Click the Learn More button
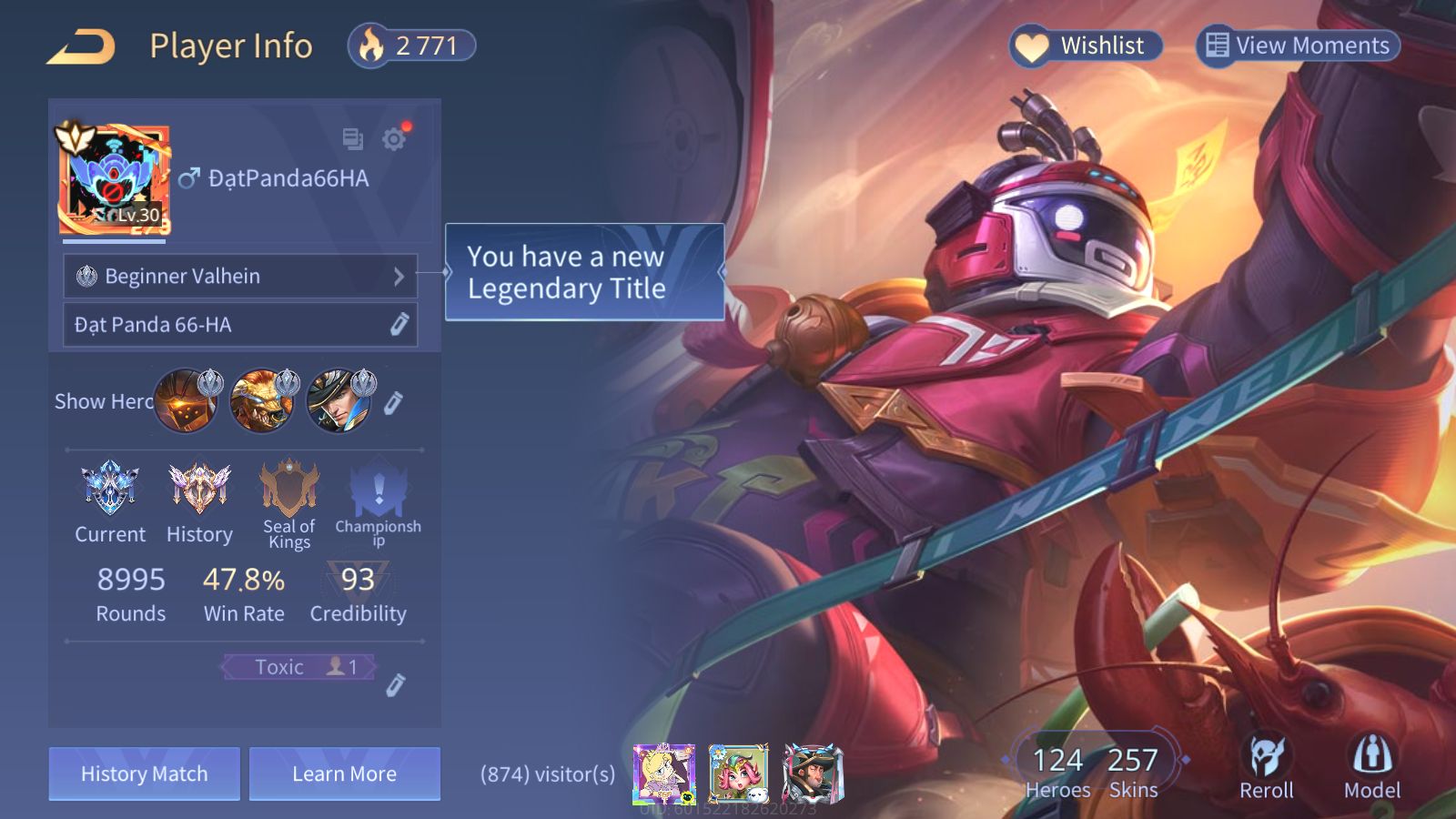This screenshot has width=1456, height=819. [x=344, y=773]
